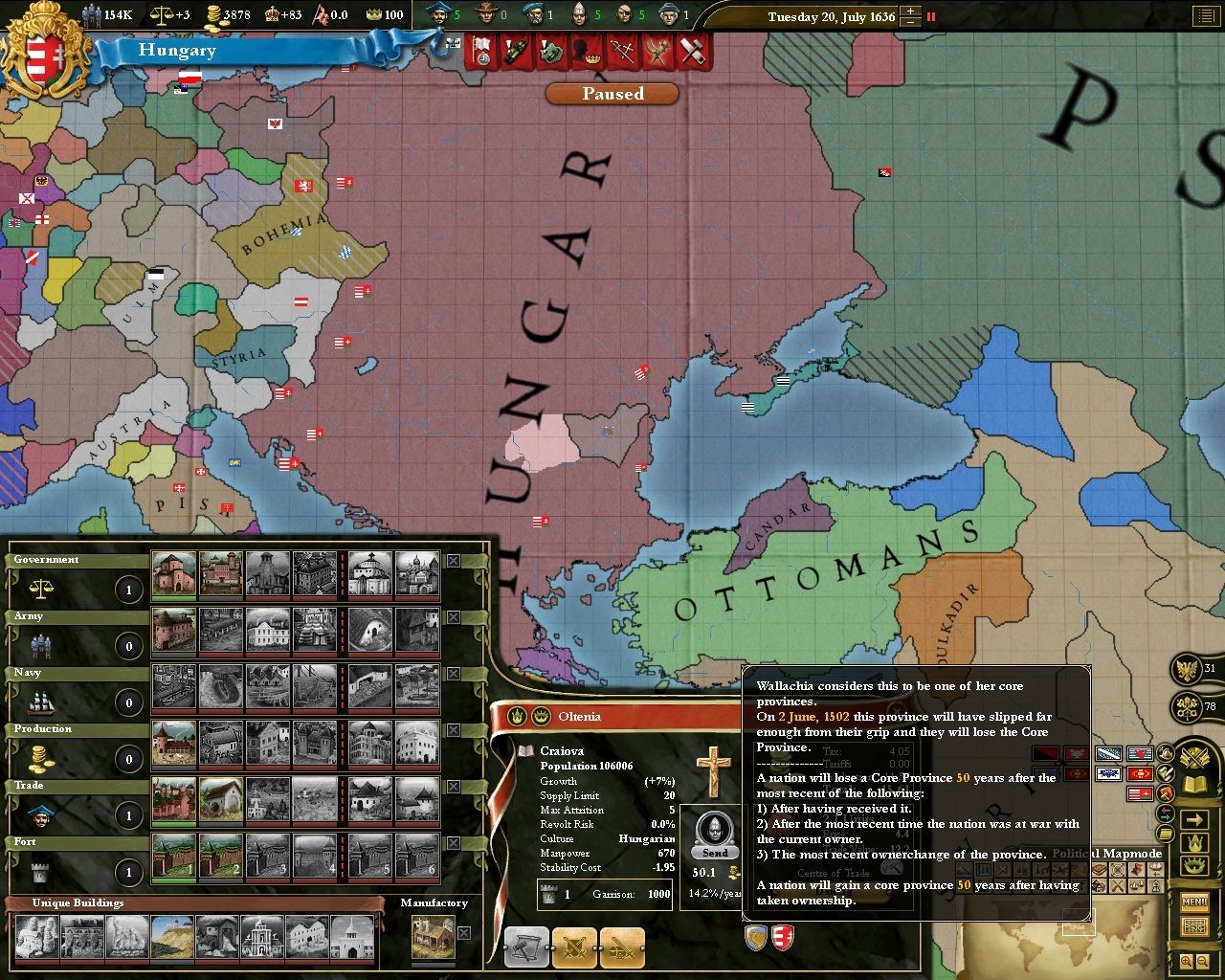Viewport: 1225px width, 980px height.
Task: Click the goto arrow icon on the right sidebar
Action: point(1193,818)
